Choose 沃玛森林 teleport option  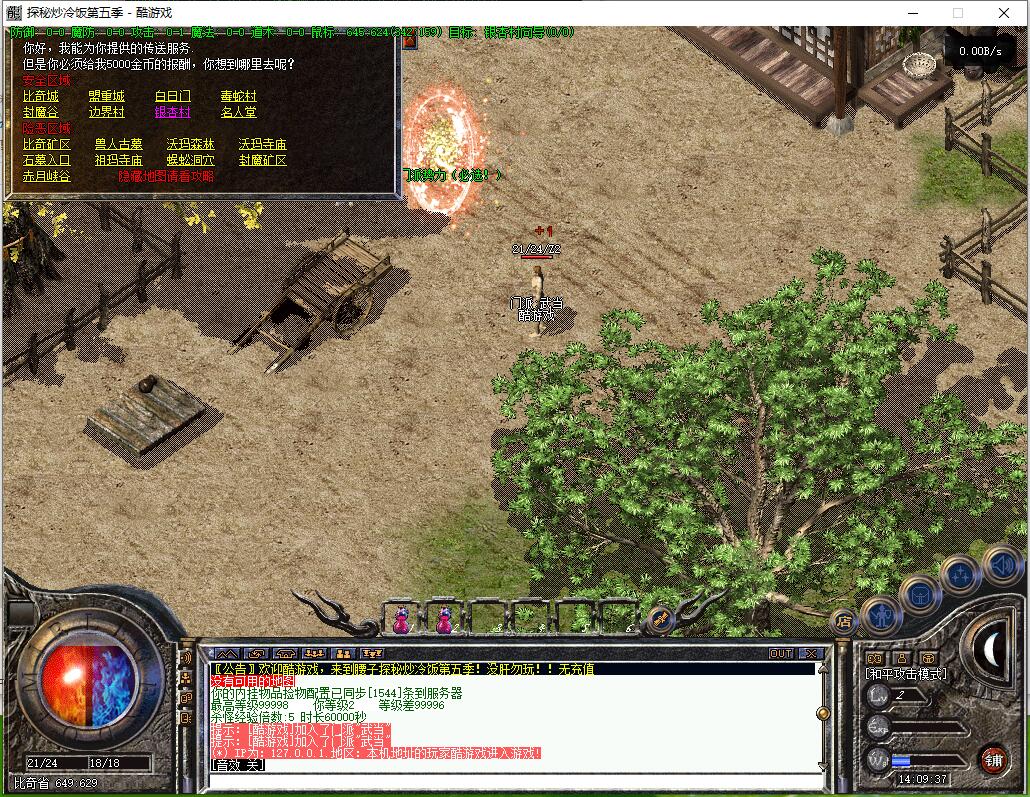pos(190,144)
